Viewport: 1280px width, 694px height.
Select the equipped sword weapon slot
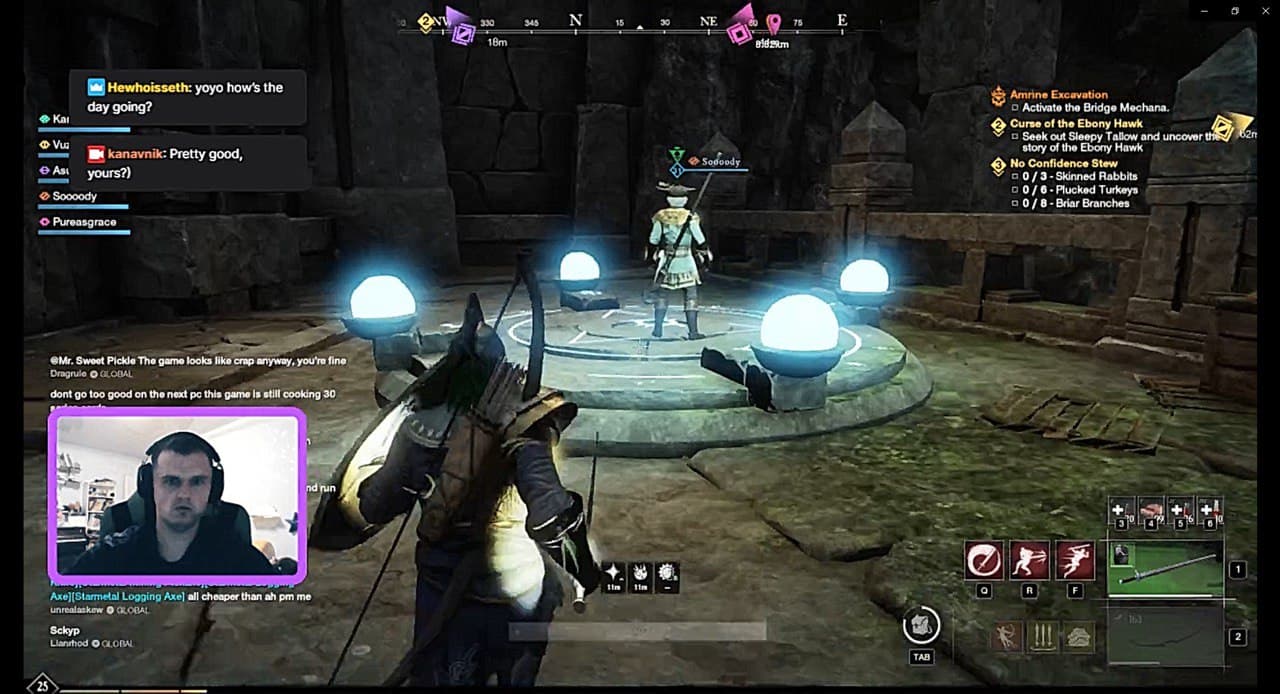point(1166,568)
